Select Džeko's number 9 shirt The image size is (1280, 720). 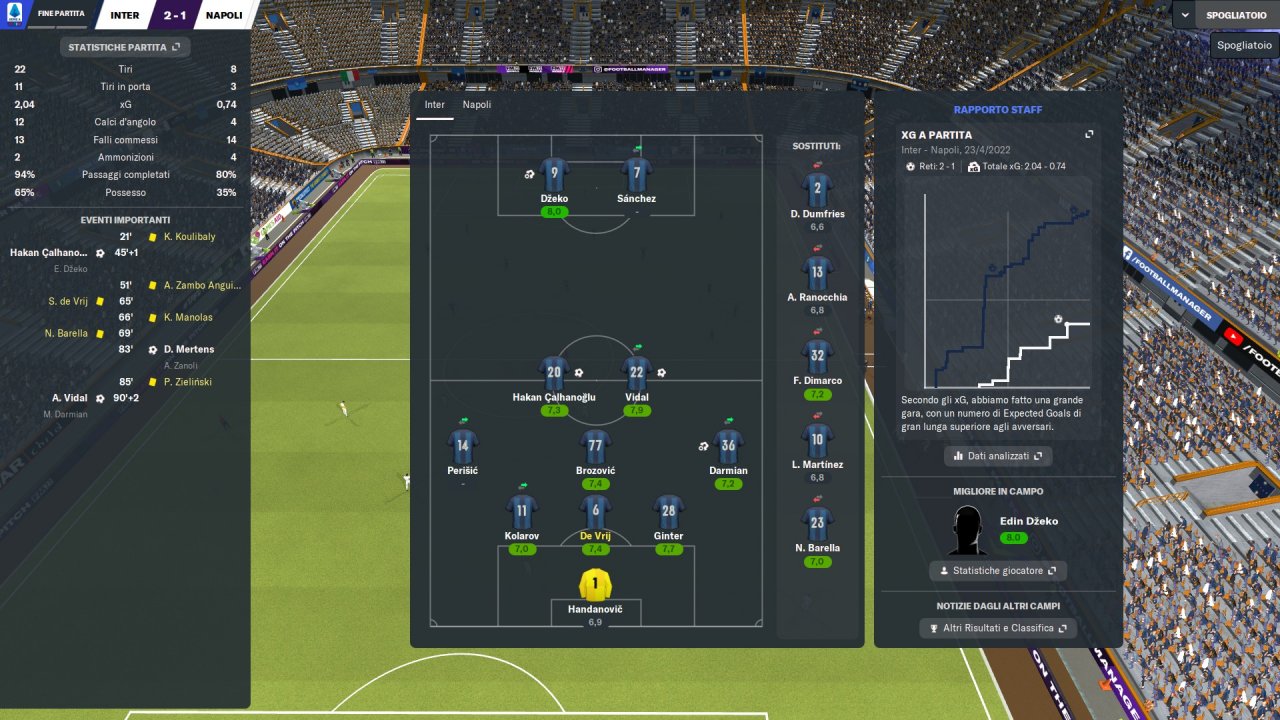(x=554, y=174)
